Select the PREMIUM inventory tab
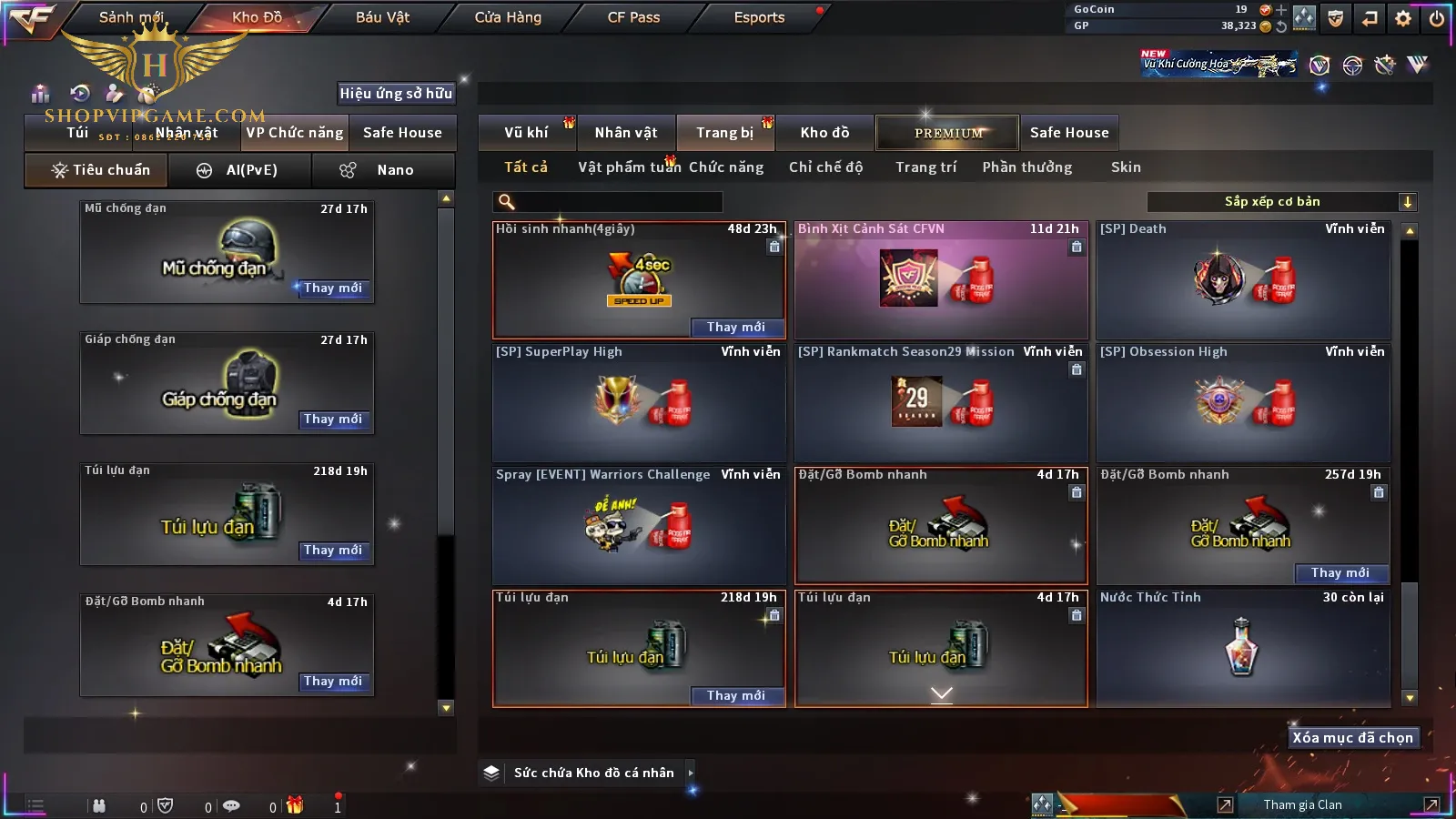This screenshot has height=819, width=1456. point(948,133)
